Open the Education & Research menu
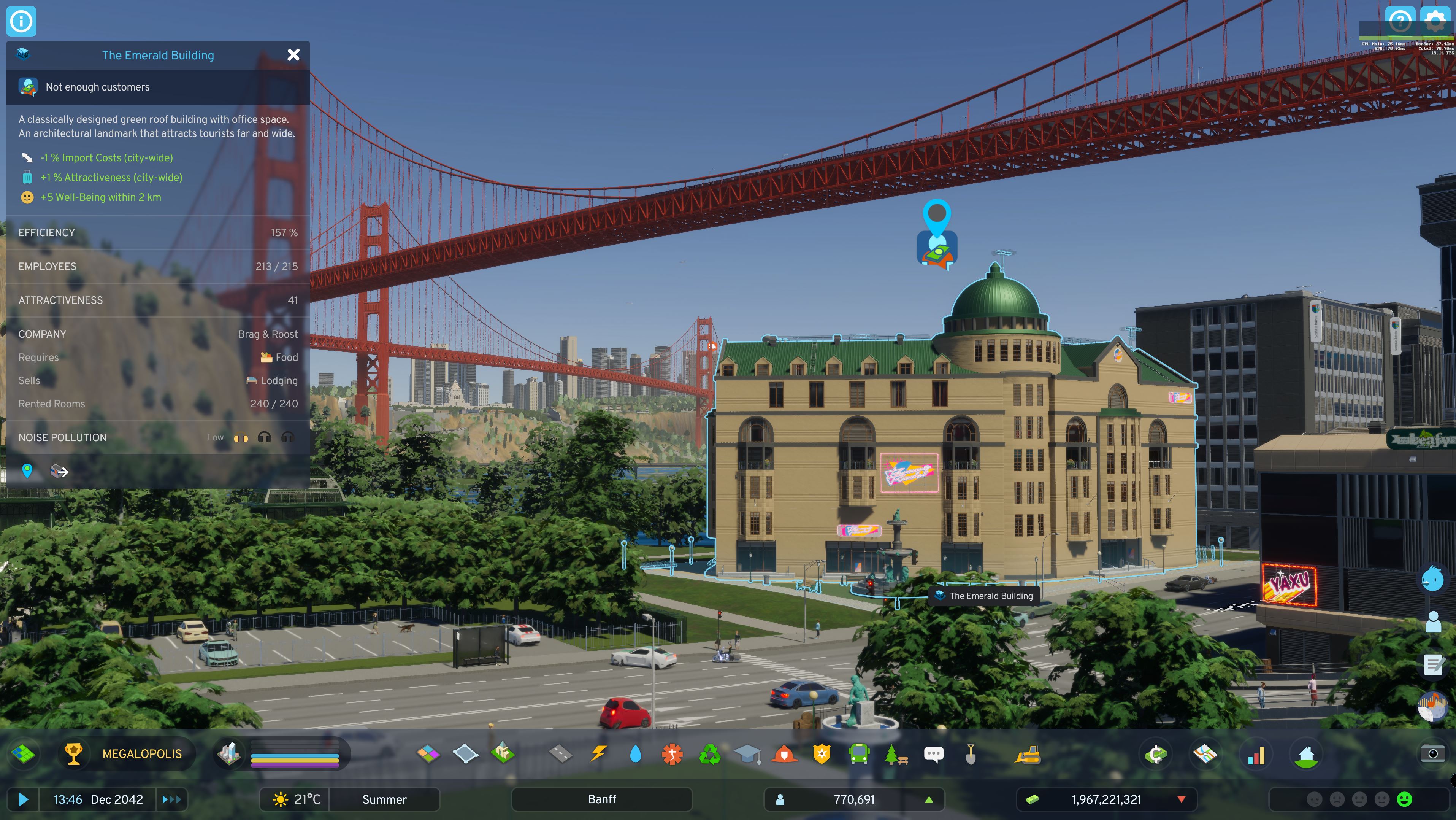The image size is (1456, 820). tap(748, 754)
